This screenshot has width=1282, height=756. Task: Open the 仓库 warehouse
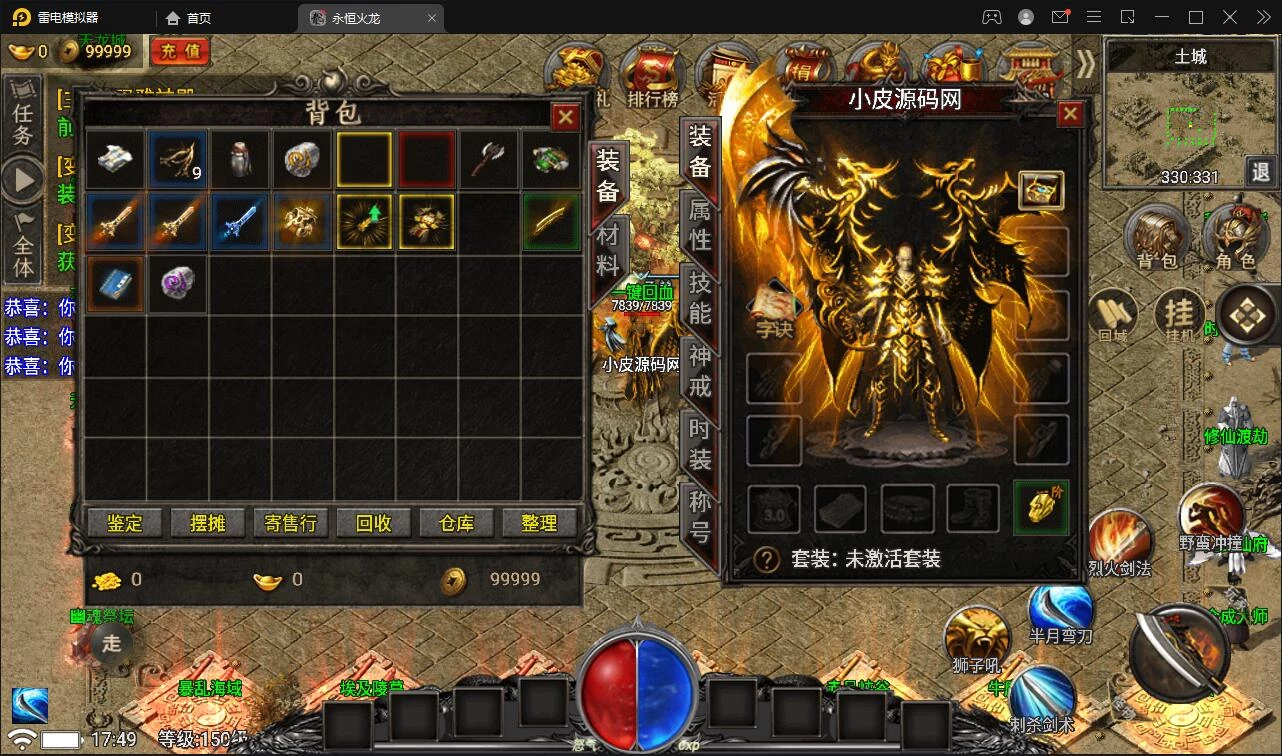tap(456, 523)
